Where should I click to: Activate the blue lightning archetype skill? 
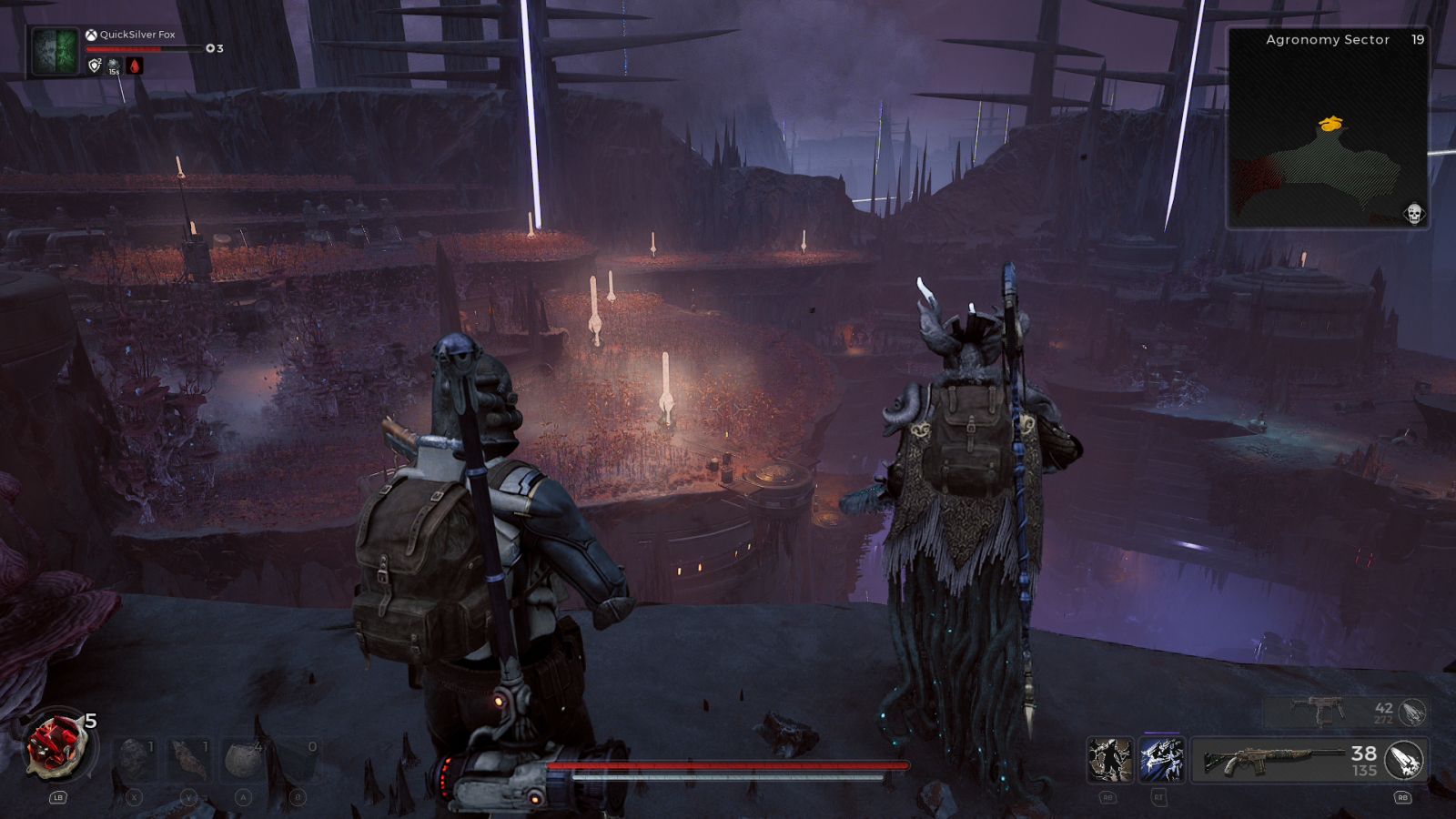pyautogui.click(x=1161, y=760)
